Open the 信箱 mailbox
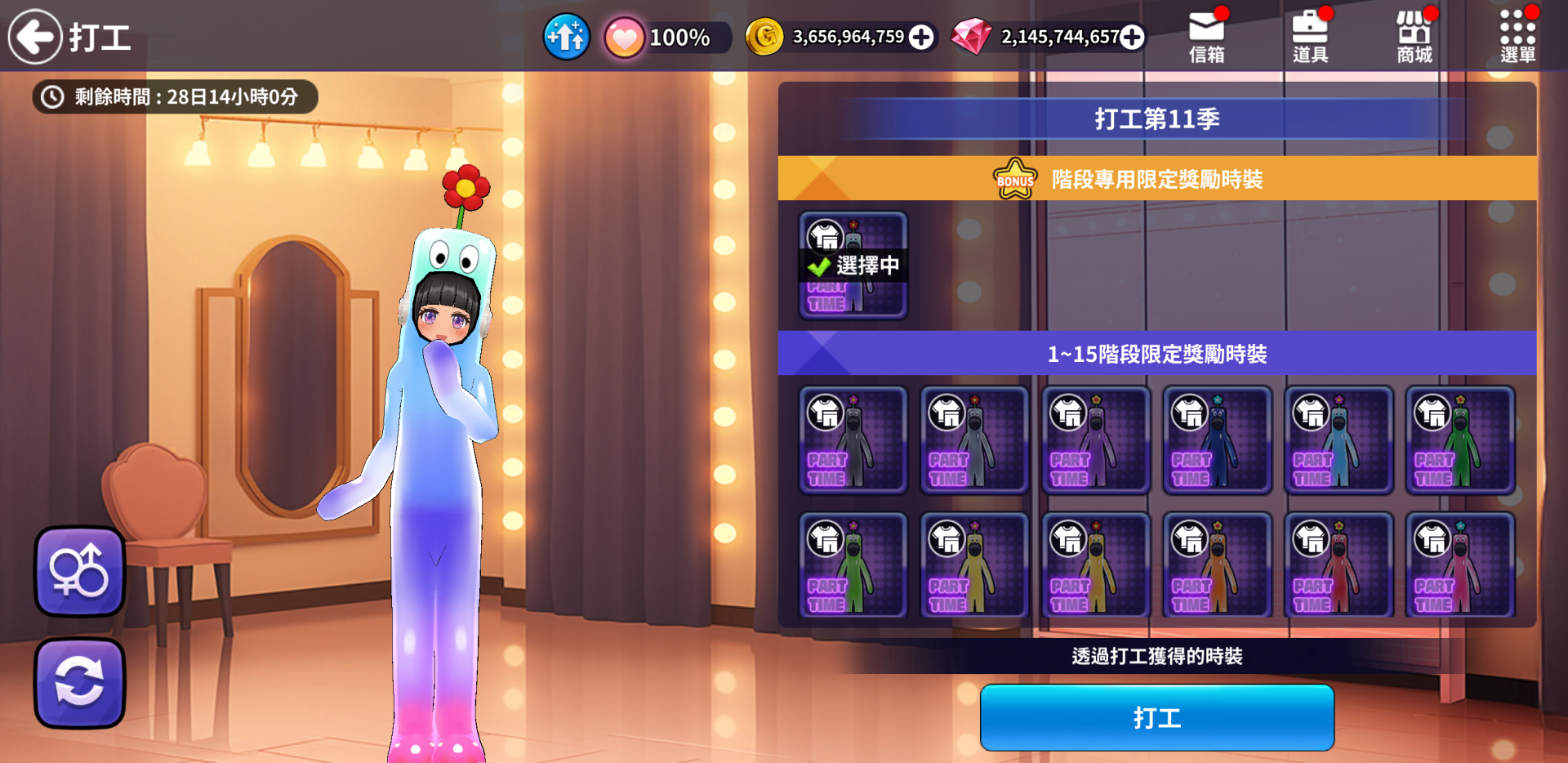Screen dimensions: 1568x763 click(1206, 38)
